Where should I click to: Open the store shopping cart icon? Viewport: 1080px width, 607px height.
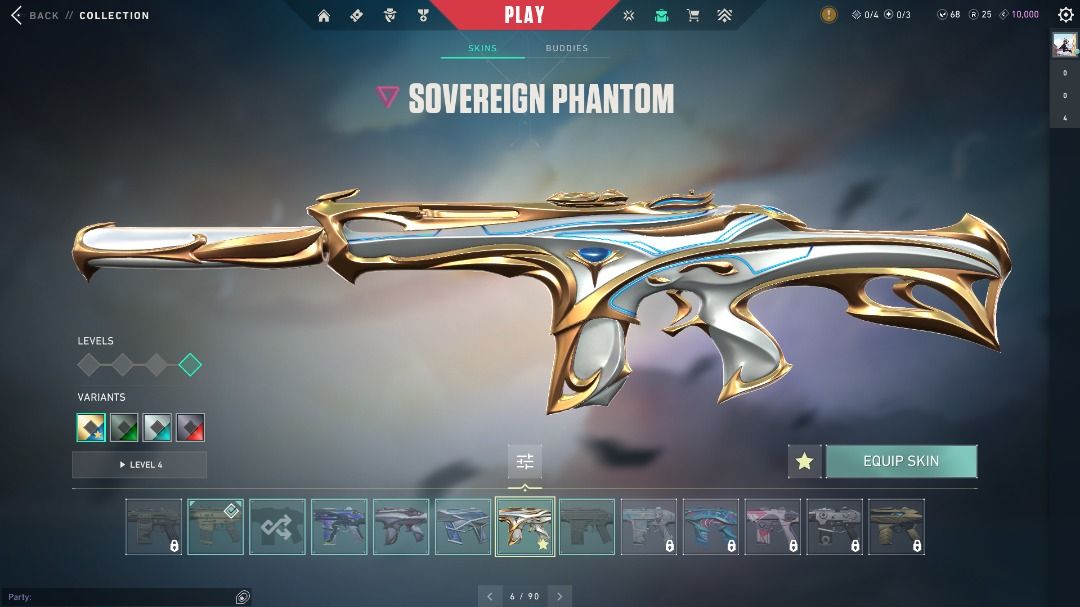pos(693,15)
